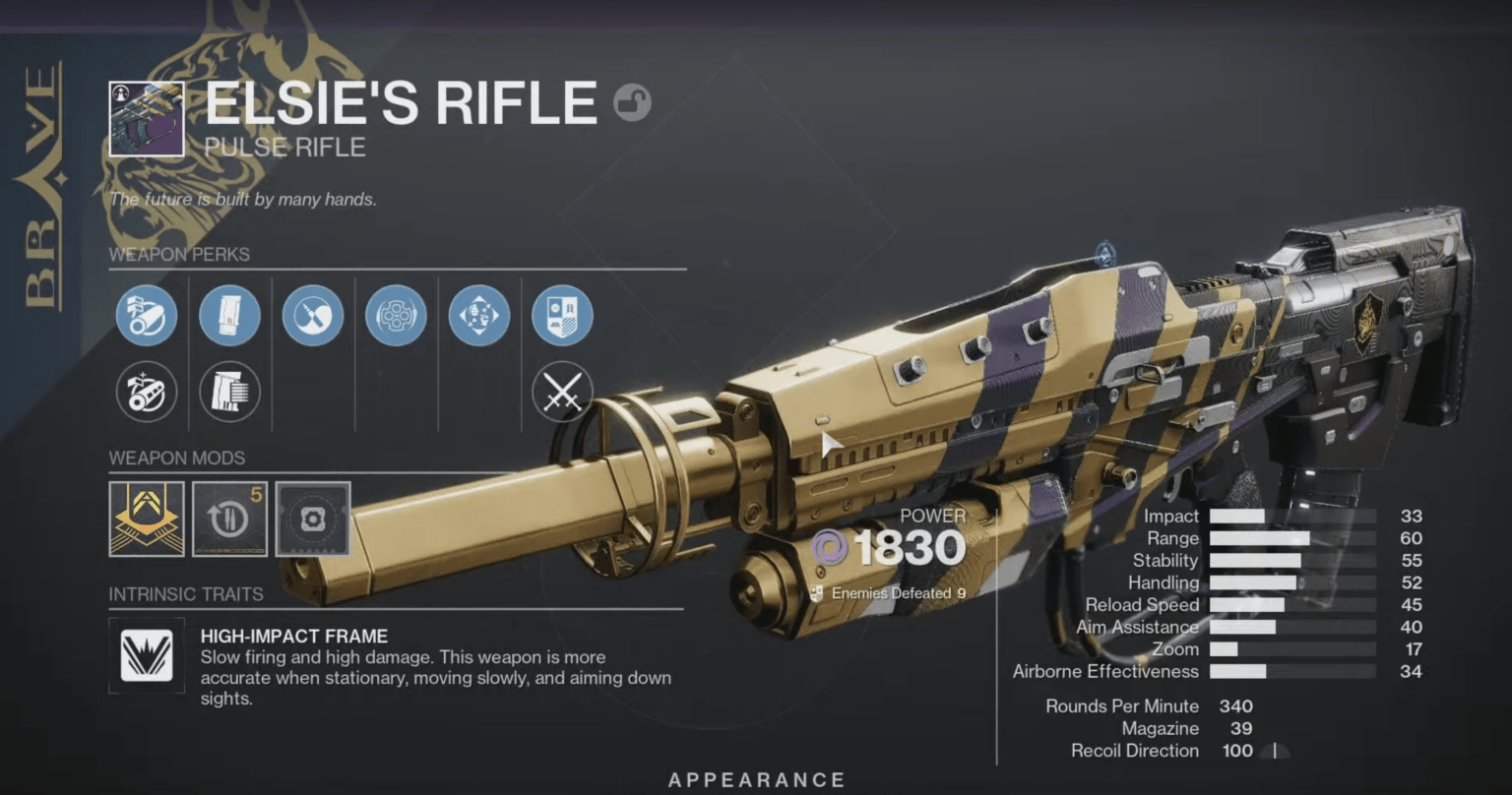This screenshot has height=795, width=1512.
Task: Open the shield-shaped origin trait perk
Action: 562,315
